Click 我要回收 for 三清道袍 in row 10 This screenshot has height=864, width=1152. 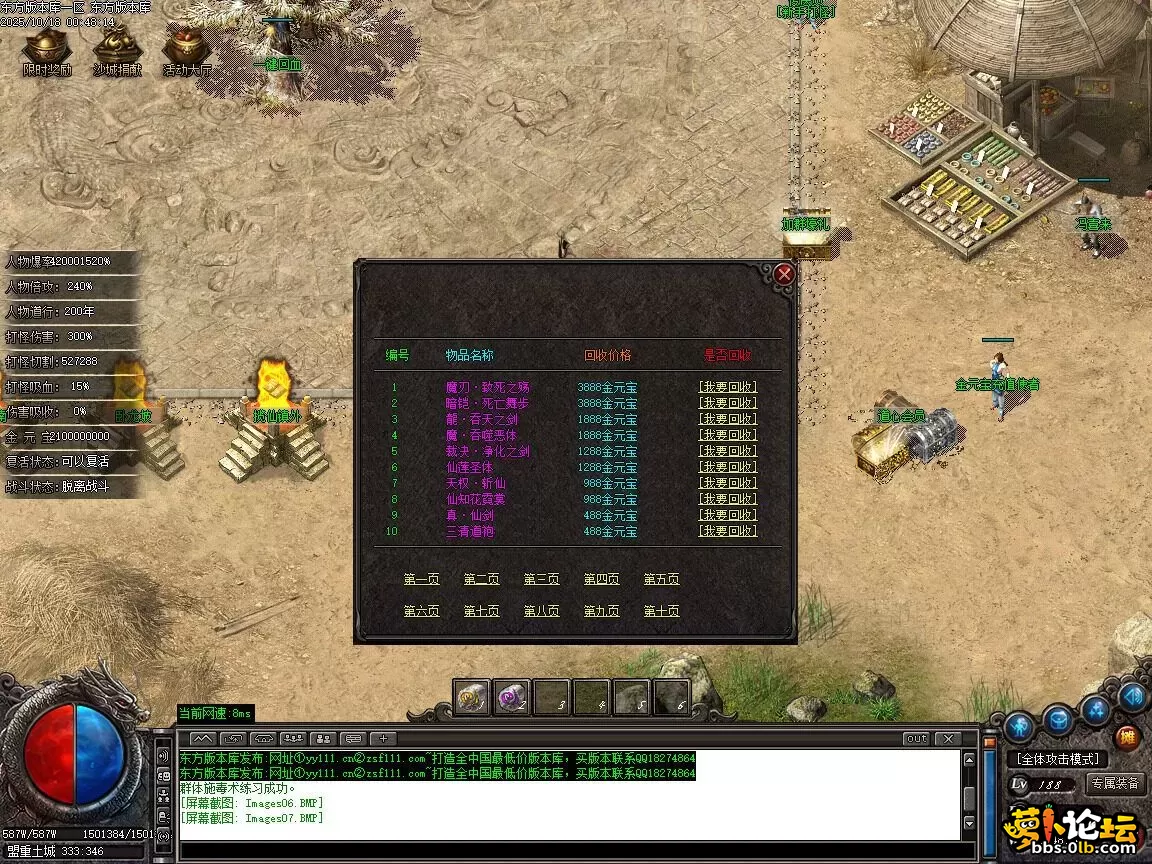pos(727,531)
